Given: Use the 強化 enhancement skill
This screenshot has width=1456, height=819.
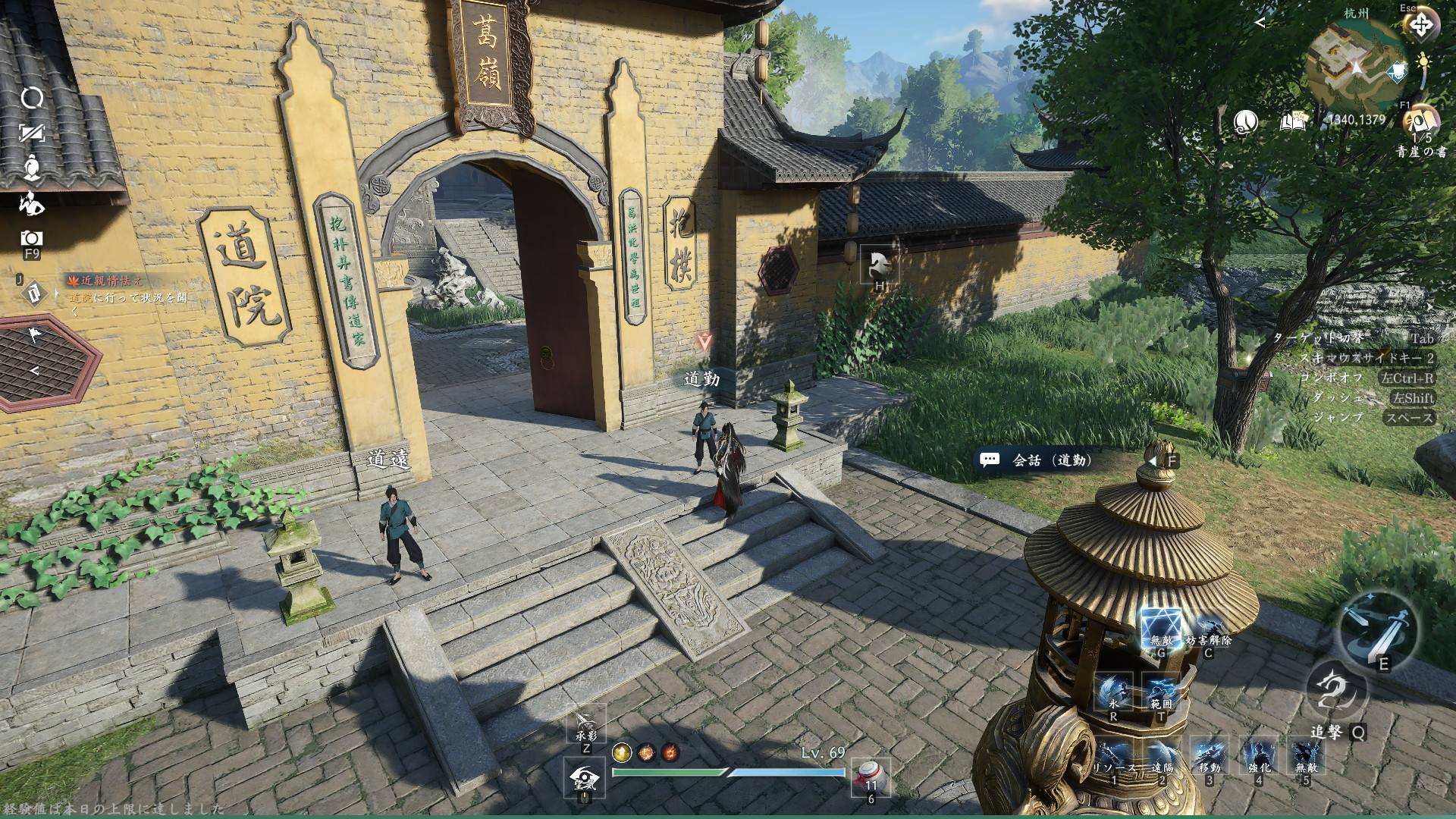Looking at the screenshot, I should [x=1258, y=755].
